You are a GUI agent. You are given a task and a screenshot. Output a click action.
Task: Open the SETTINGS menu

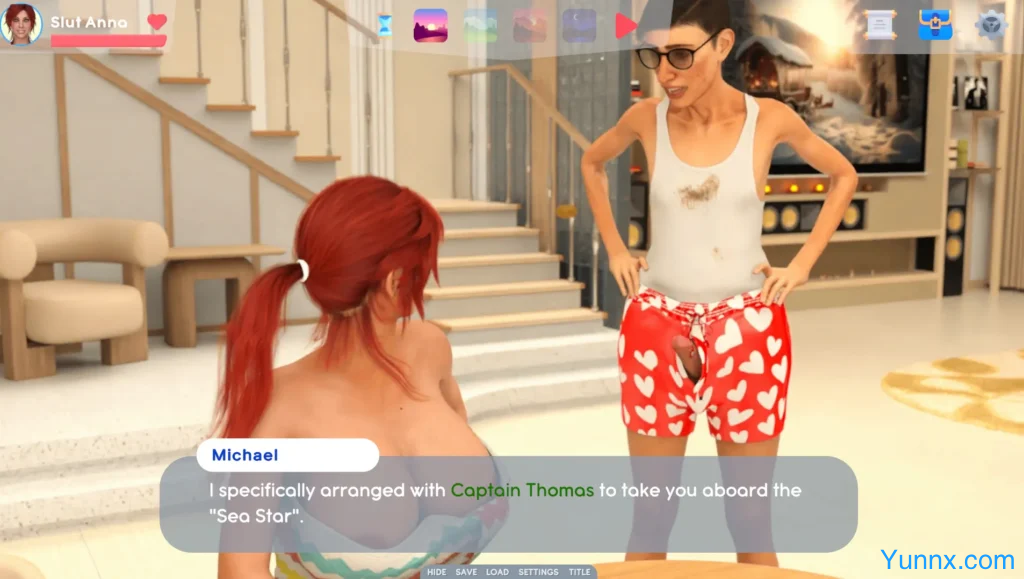pos(538,572)
